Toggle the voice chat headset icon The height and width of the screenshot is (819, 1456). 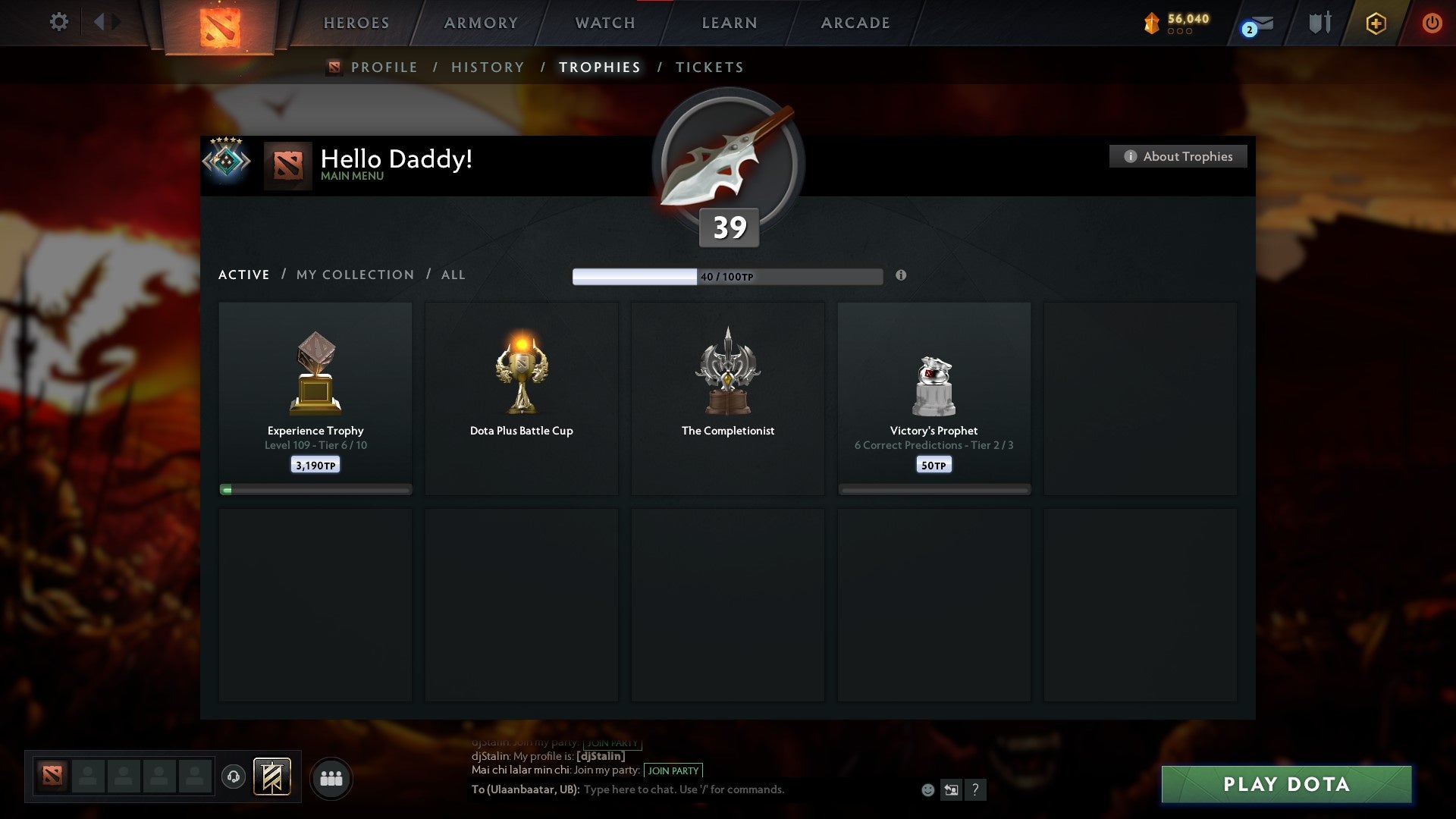(x=233, y=777)
